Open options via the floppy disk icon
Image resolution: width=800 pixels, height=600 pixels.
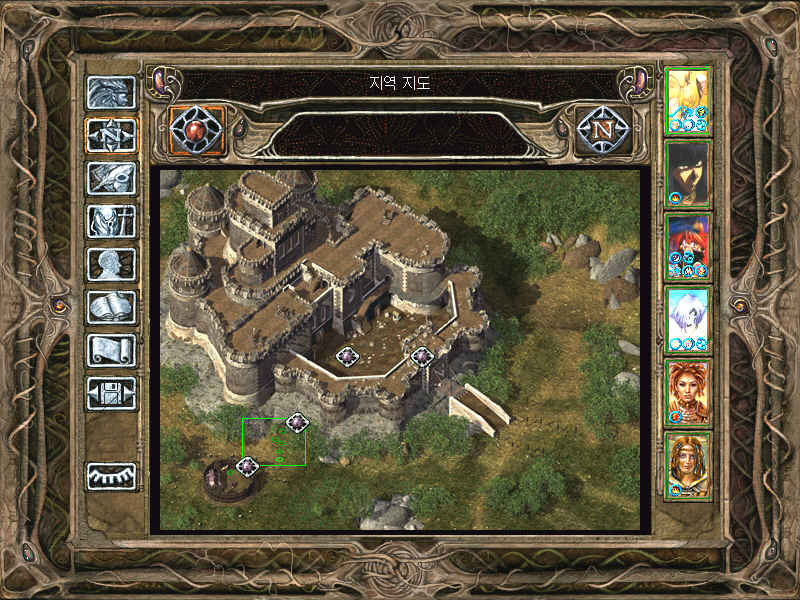(111, 392)
